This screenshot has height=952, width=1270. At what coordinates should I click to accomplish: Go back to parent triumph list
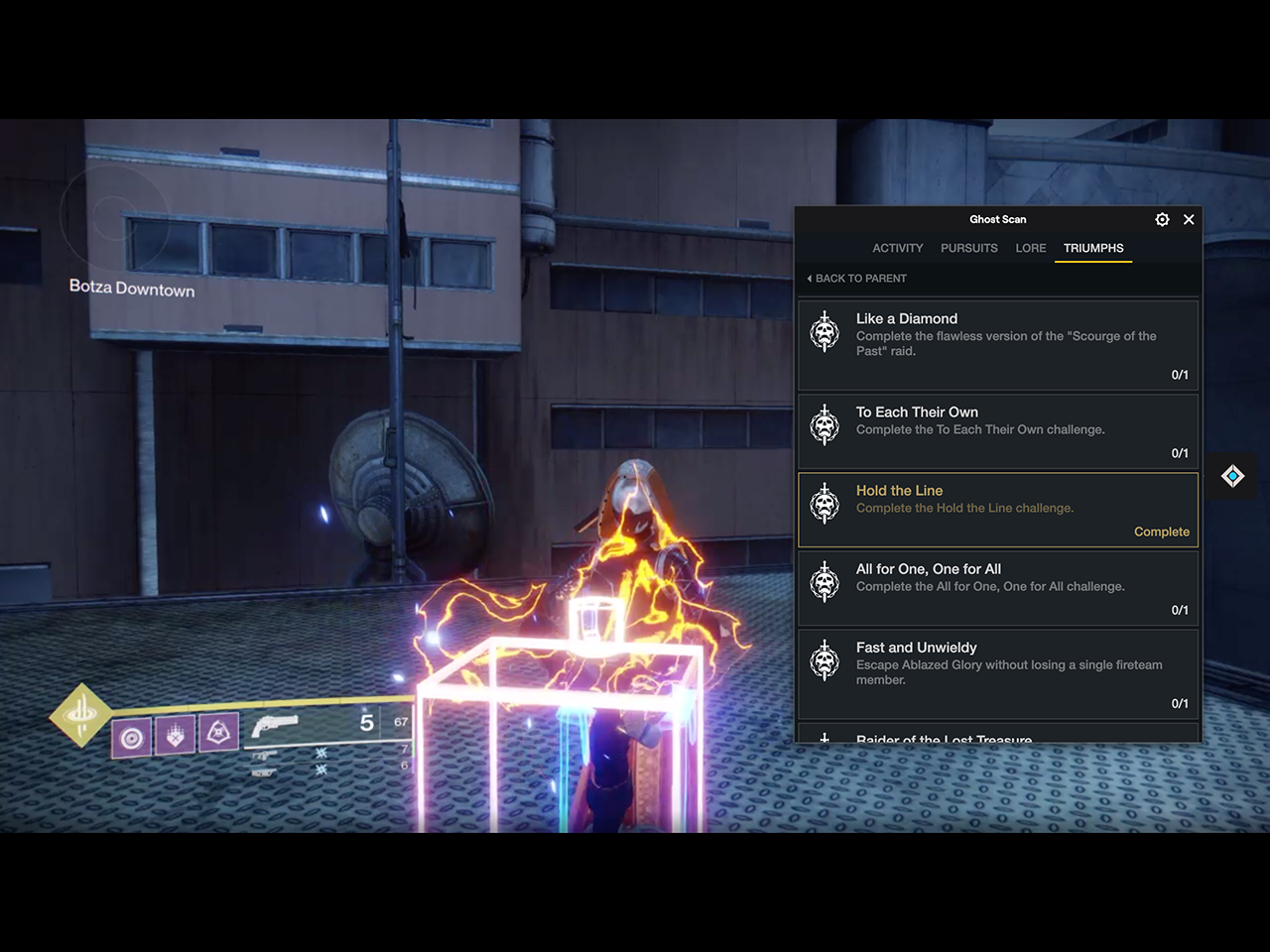pos(857,279)
